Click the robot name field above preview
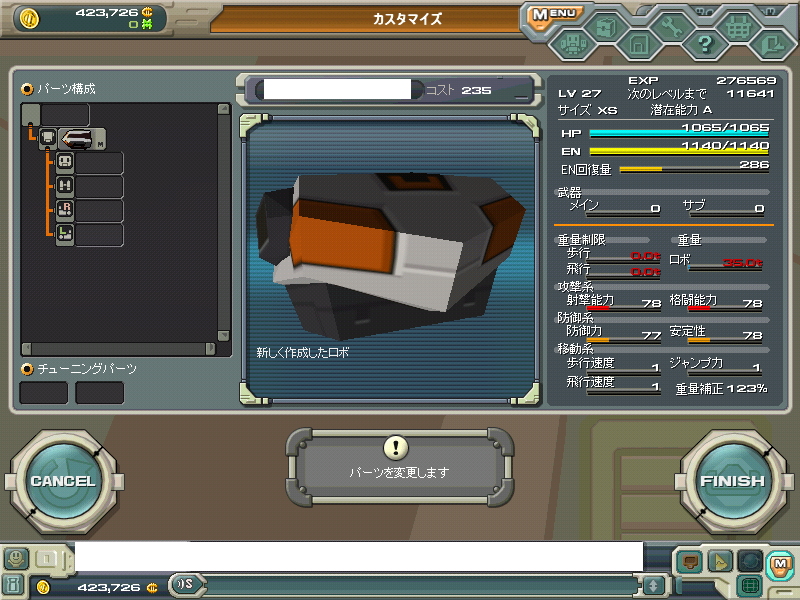 [x=333, y=90]
